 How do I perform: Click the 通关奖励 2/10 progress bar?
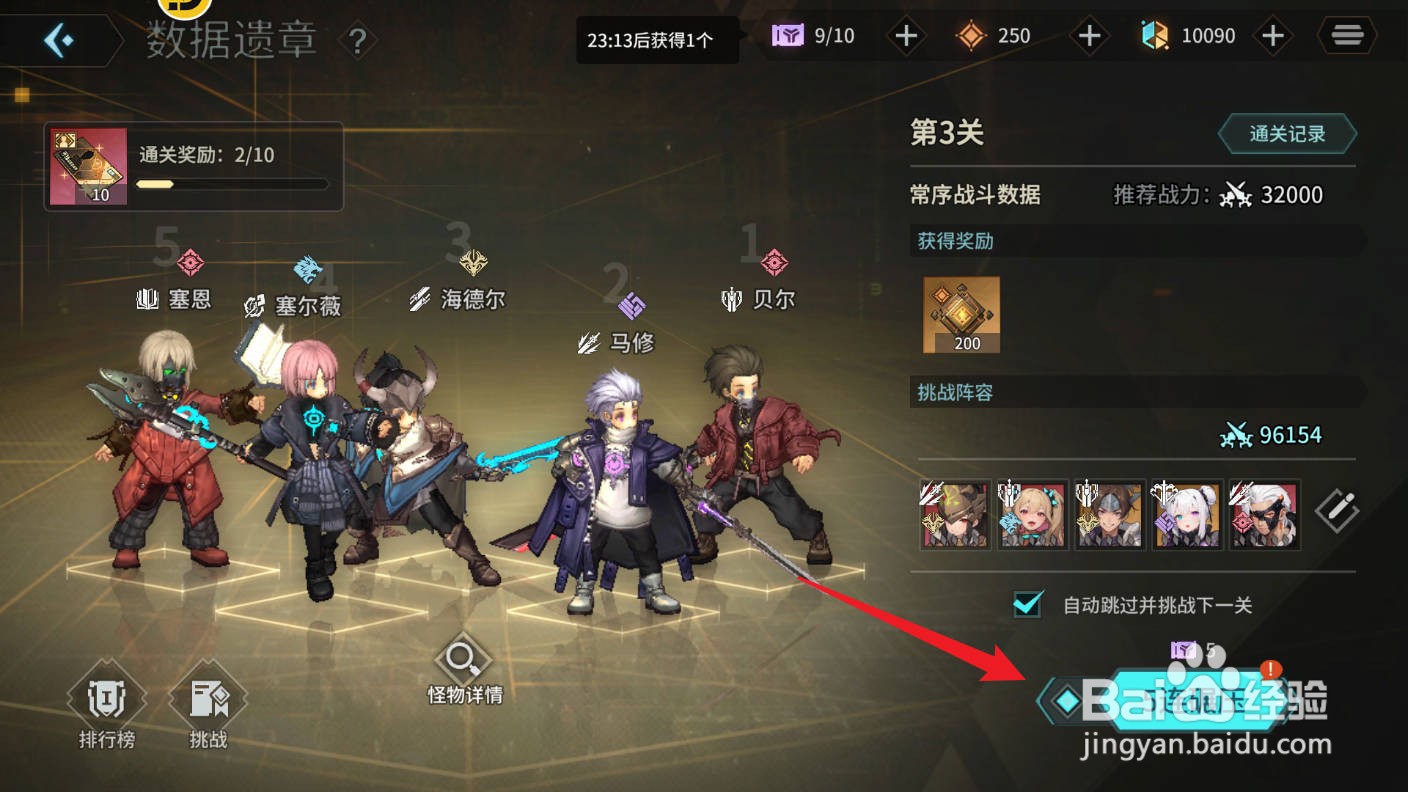pyautogui.click(x=232, y=184)
